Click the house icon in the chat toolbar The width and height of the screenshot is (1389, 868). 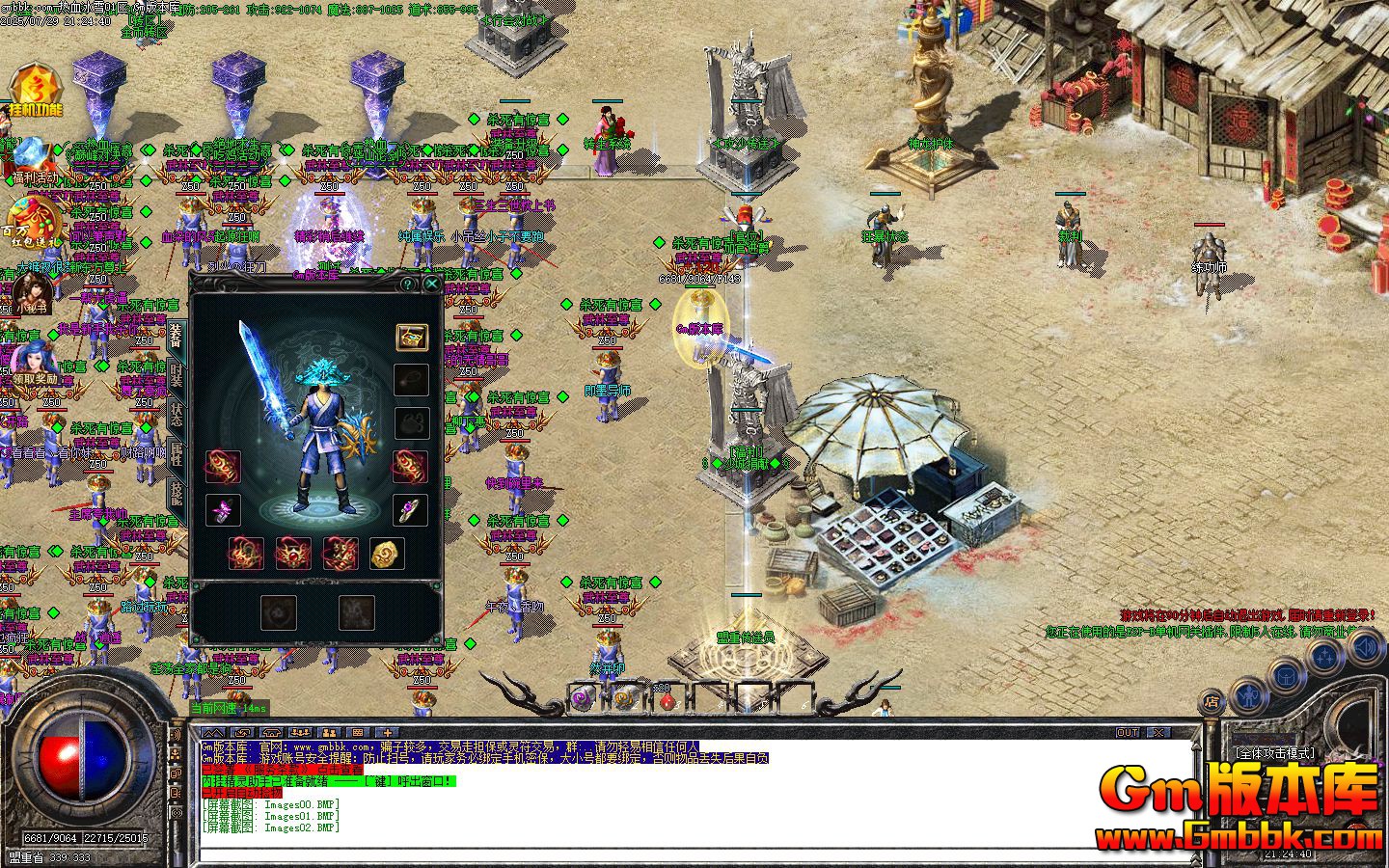pos(271,732)
